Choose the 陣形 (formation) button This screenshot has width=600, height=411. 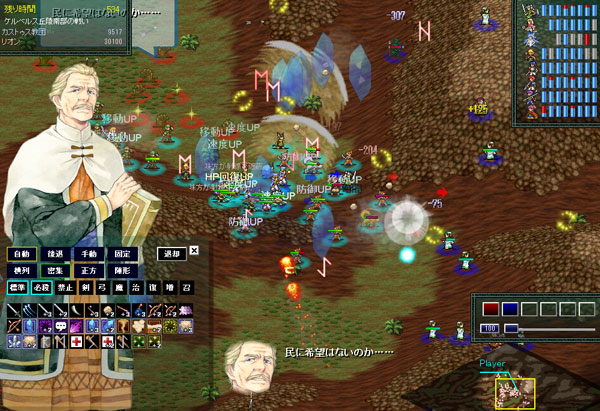click(x=122, y=270)
